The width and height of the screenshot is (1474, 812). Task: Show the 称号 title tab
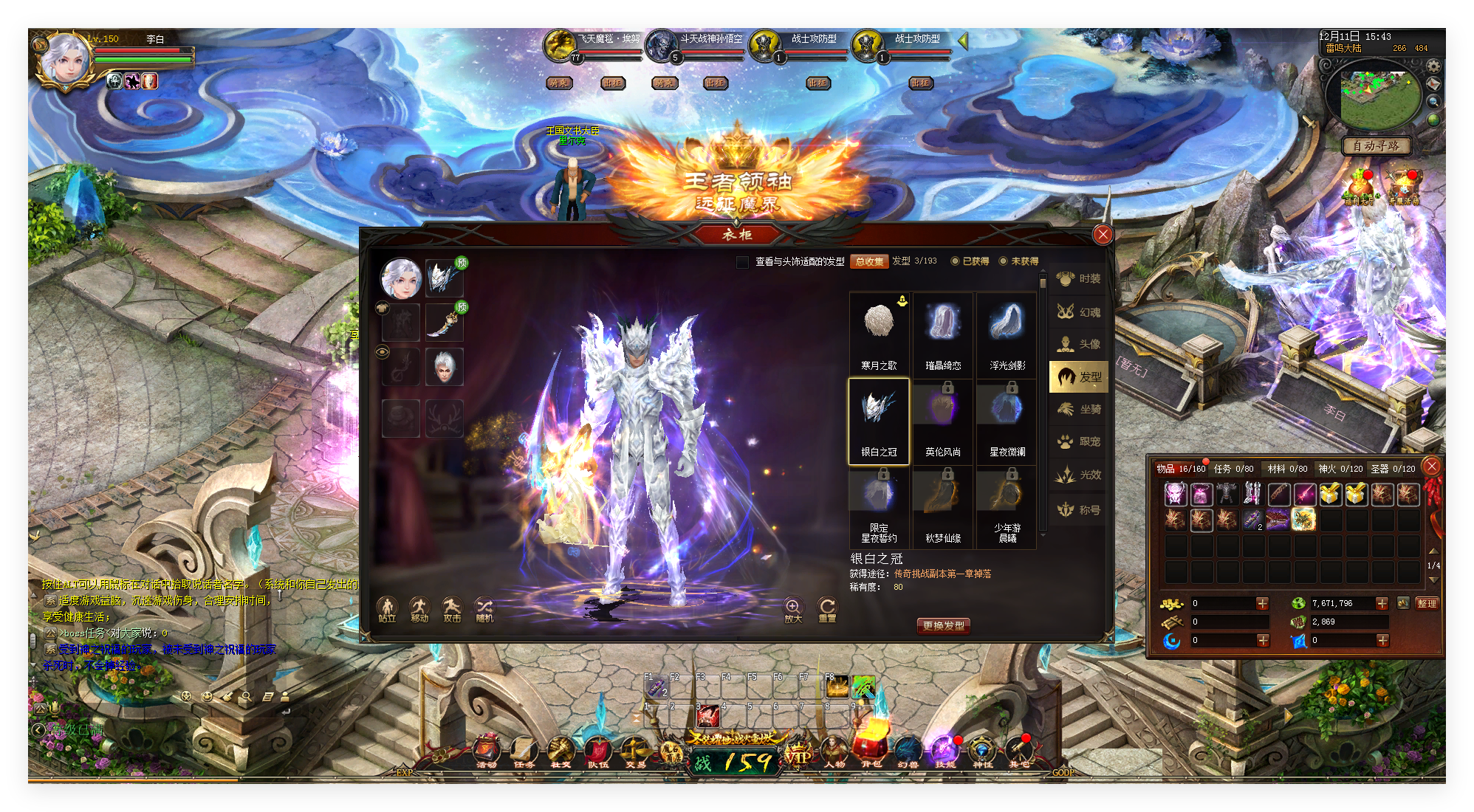1079,509
